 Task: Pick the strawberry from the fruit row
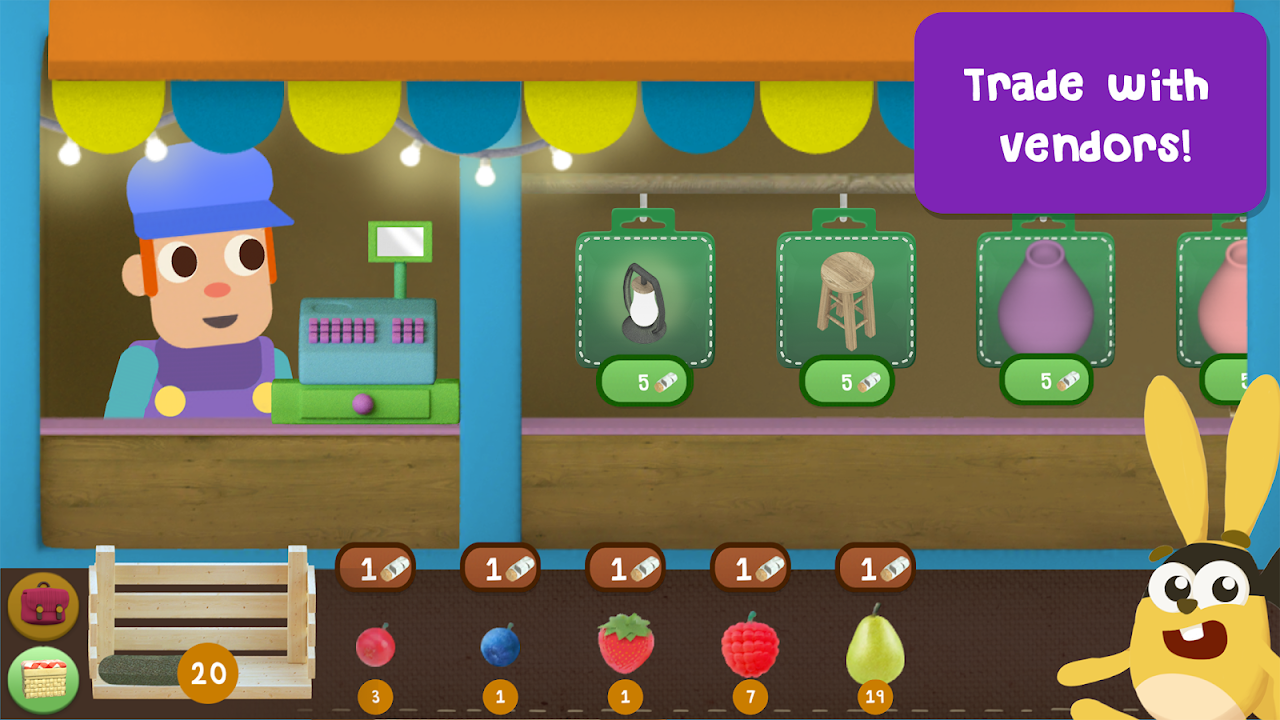point(626,643)
